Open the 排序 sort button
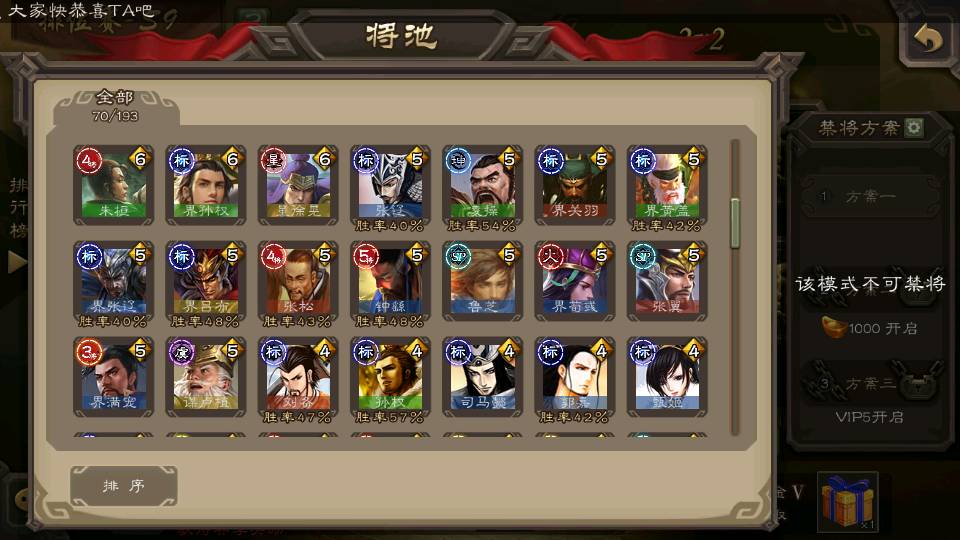This screenshot has height=540, width=960. tap(124, 486)
